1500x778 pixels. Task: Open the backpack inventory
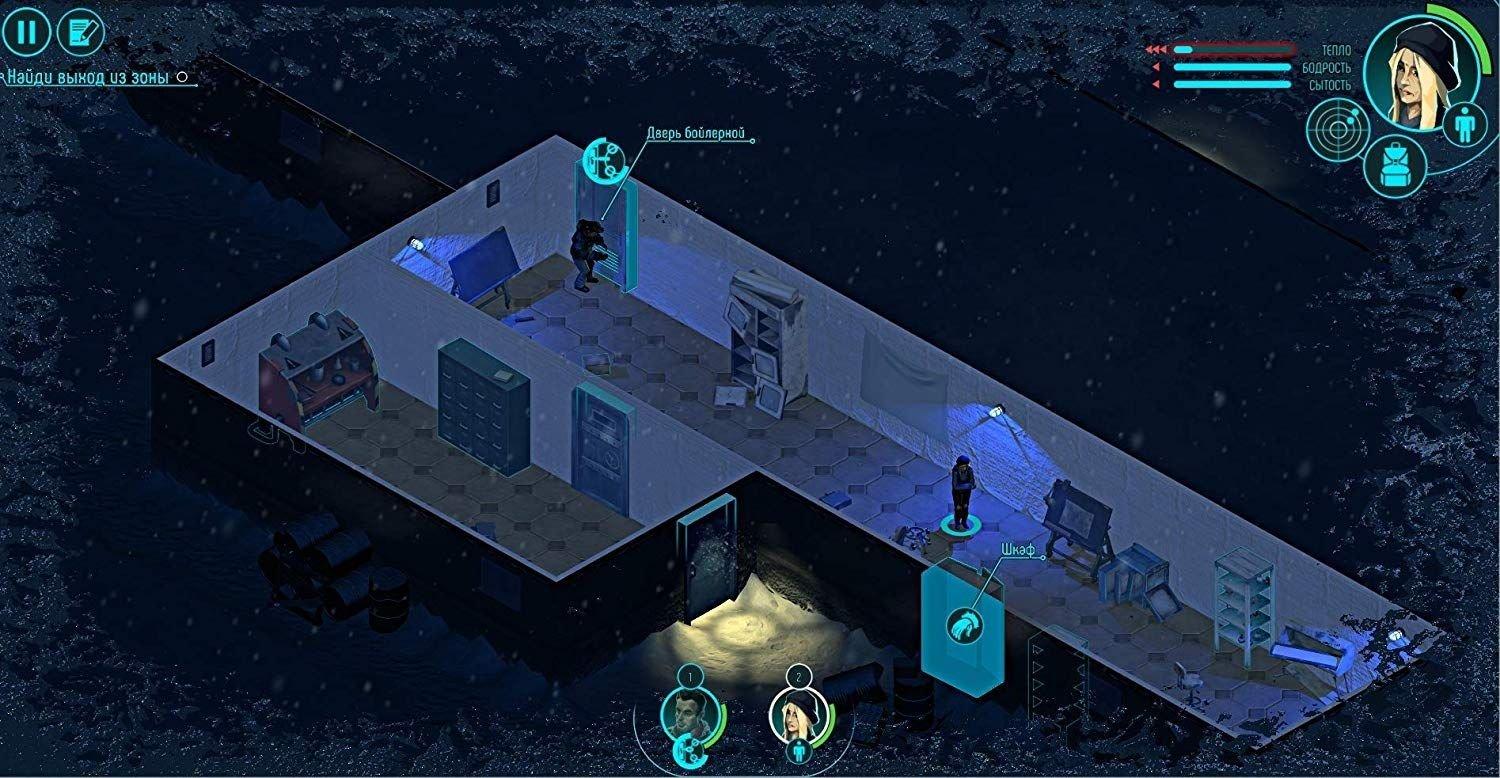click(x=1392, y=165)
